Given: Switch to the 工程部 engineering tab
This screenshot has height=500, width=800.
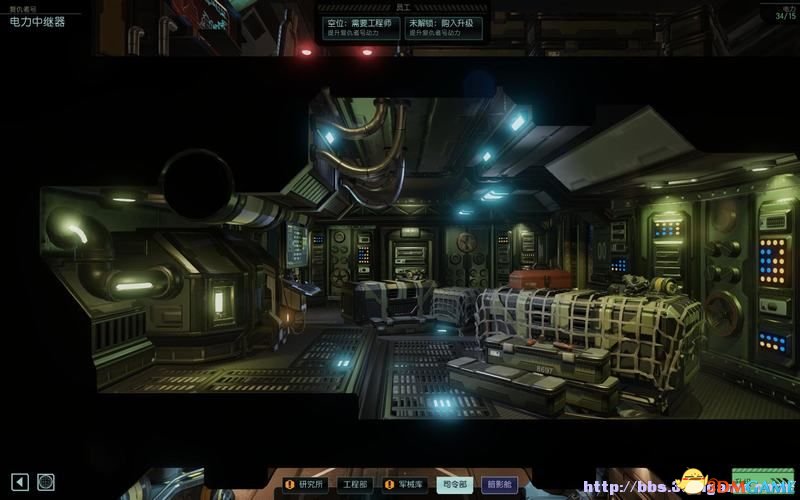Looking at the screenshot, I should click(x=356, y=484).
